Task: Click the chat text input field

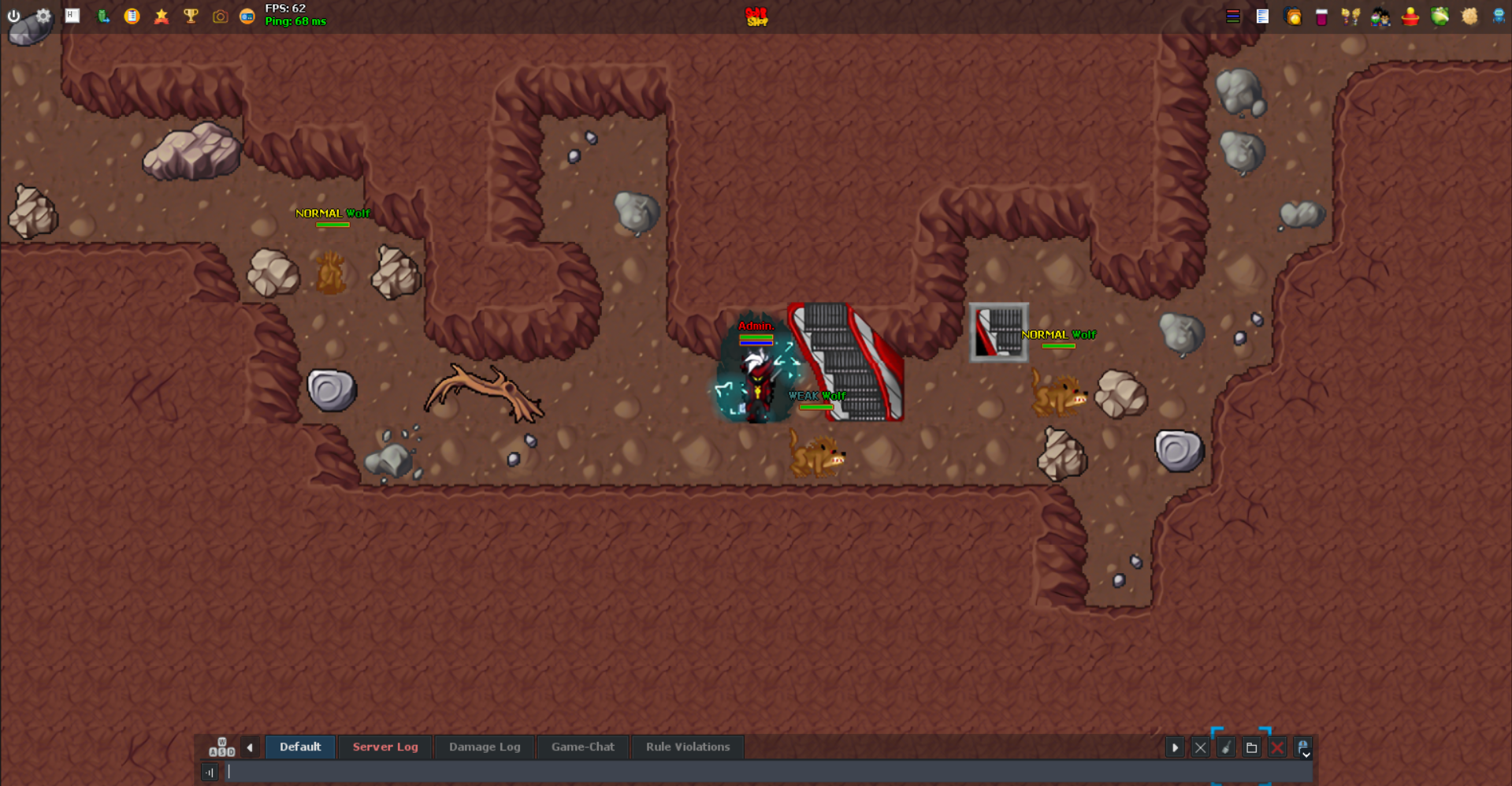Action: [x=709, y=772]
